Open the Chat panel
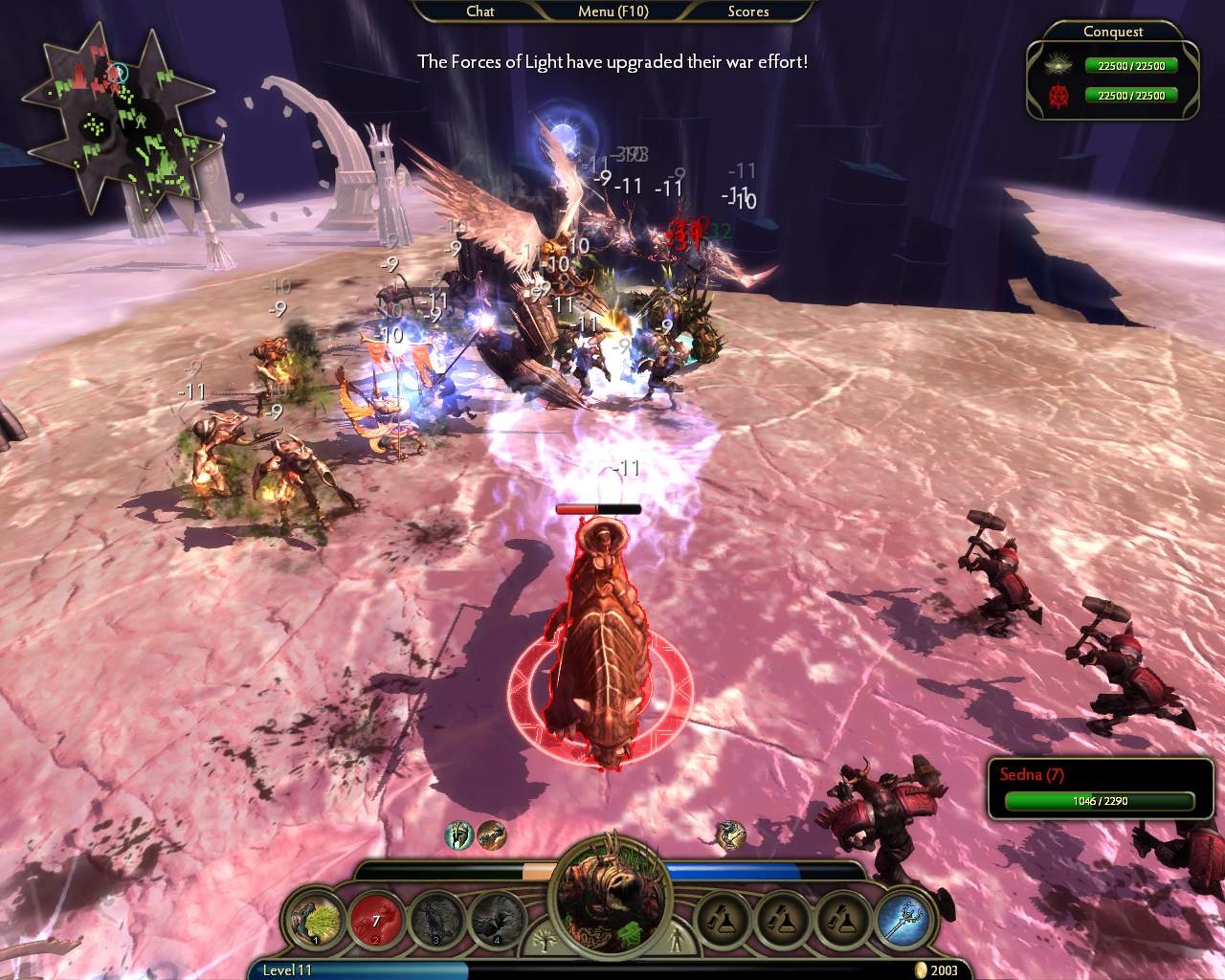 tap(480, 11)
